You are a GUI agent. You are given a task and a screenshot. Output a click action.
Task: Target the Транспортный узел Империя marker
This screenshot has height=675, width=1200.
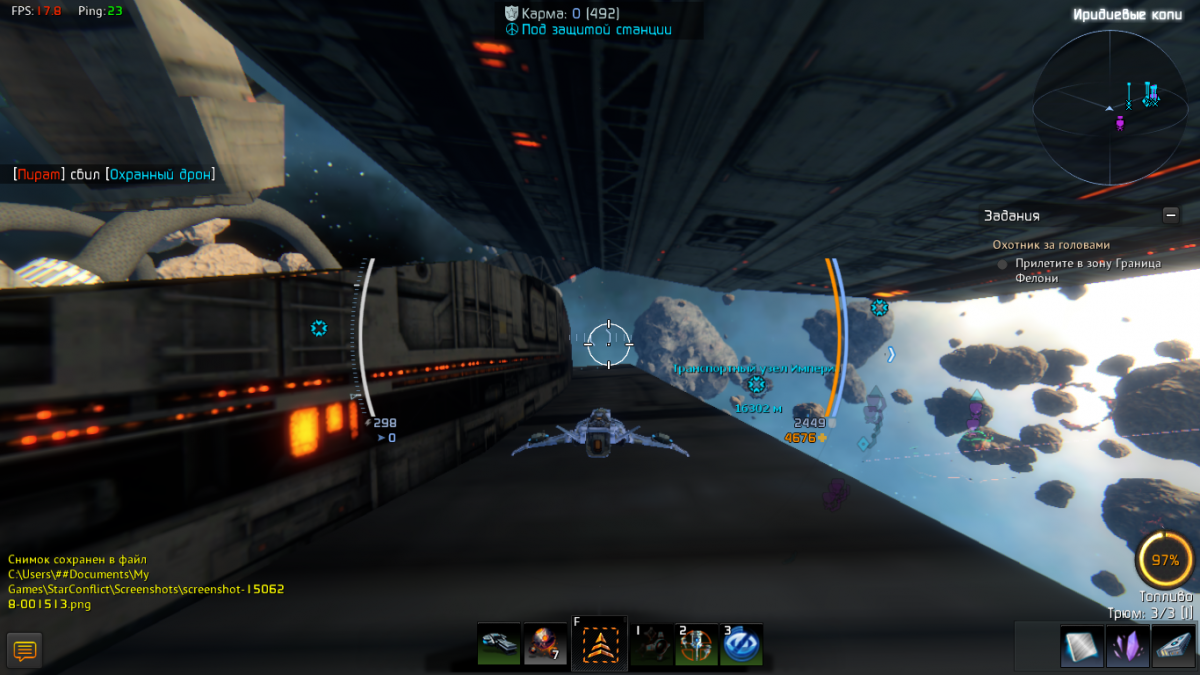pyautogui.click(x=757, y=384)
